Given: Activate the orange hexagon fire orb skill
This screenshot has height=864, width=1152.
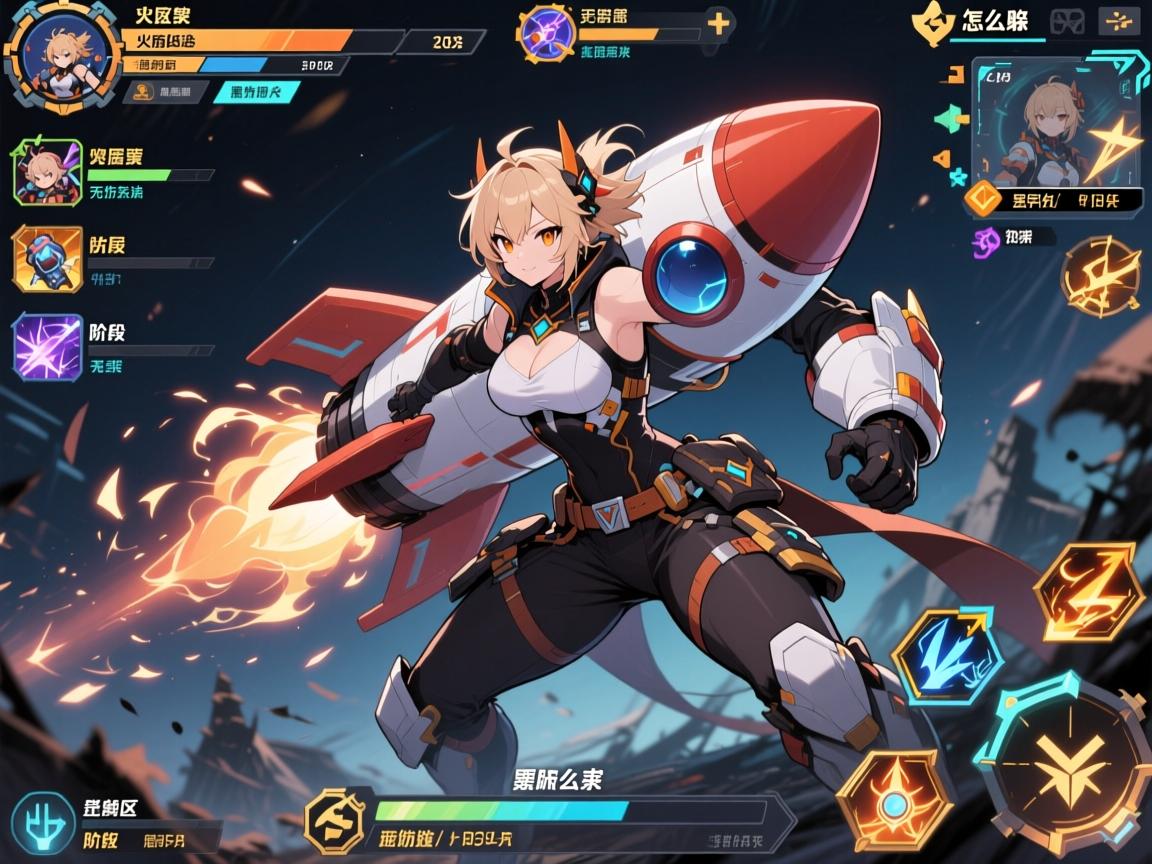Looking at the screenshot, I should click(892, 800).
